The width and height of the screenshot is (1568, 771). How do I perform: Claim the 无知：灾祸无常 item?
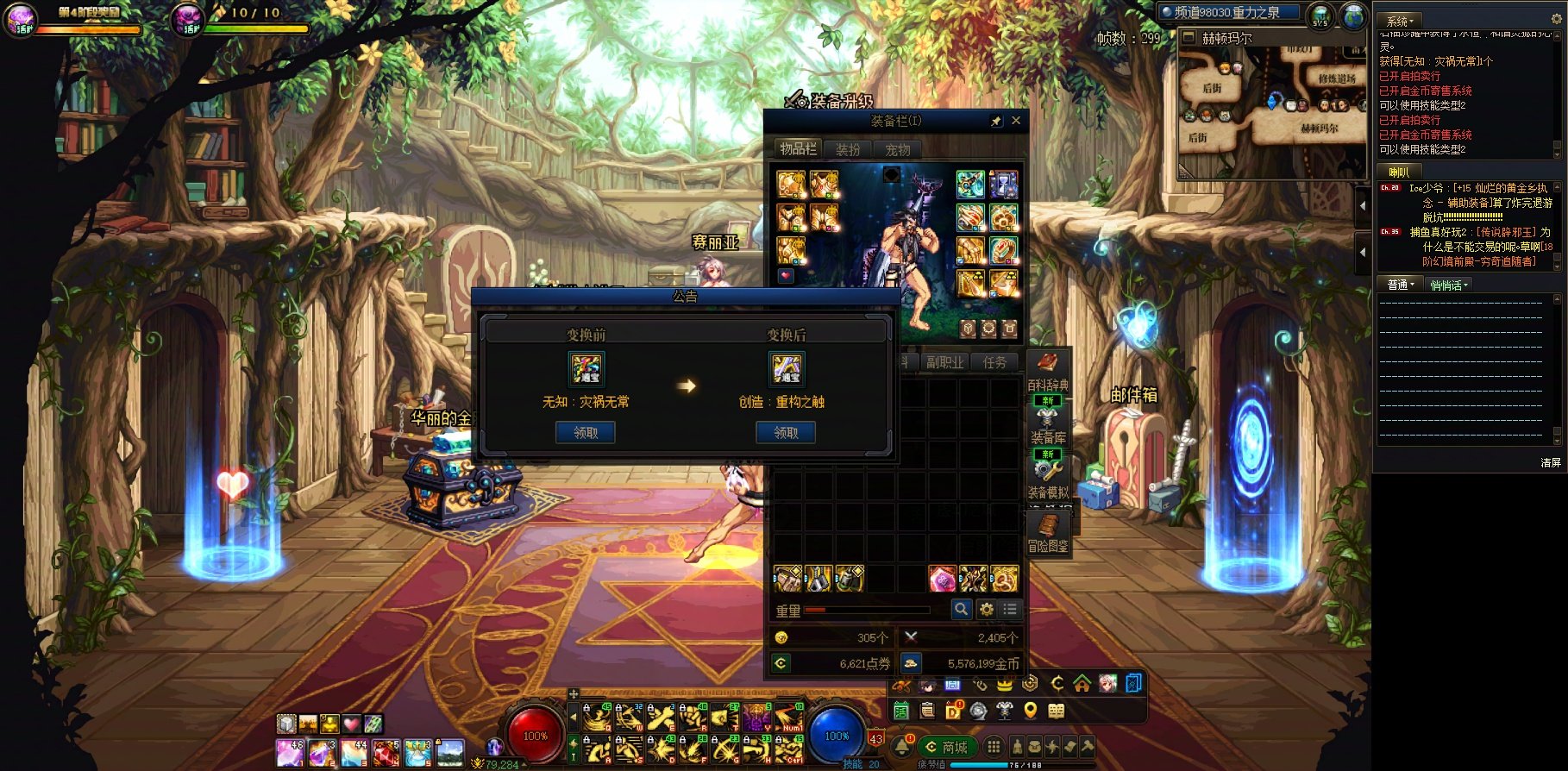click(x=586, y=433)
